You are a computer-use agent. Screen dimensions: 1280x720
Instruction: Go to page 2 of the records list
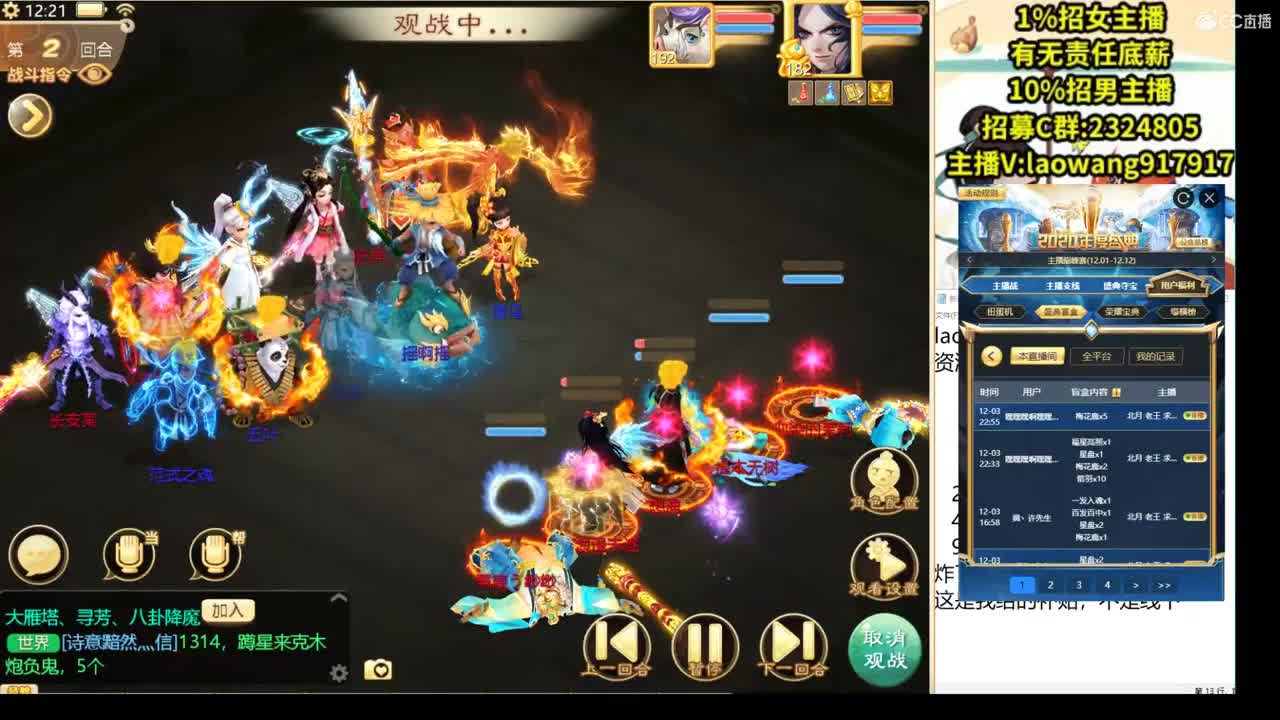(x=1050, y=583)
